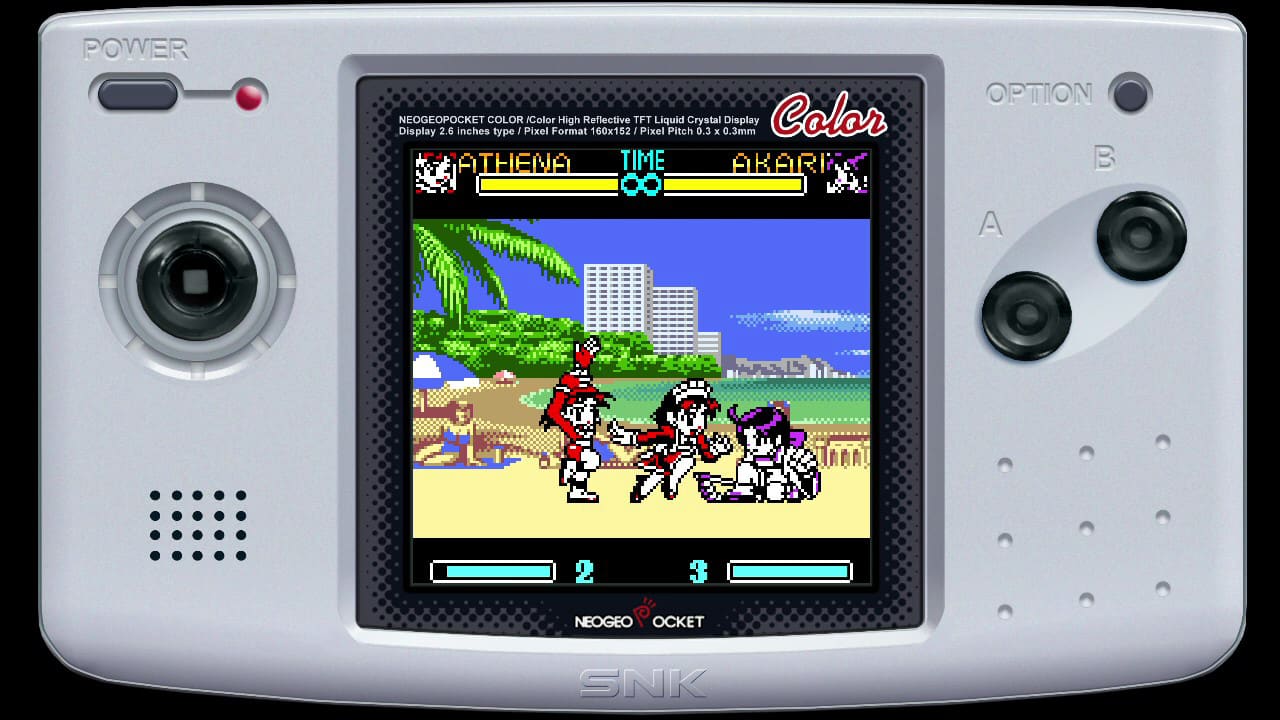The width and height of the screenshot is (1280, 720).
Task: Click the SNK logo at the bottom
Action: [x=640, y=683]
